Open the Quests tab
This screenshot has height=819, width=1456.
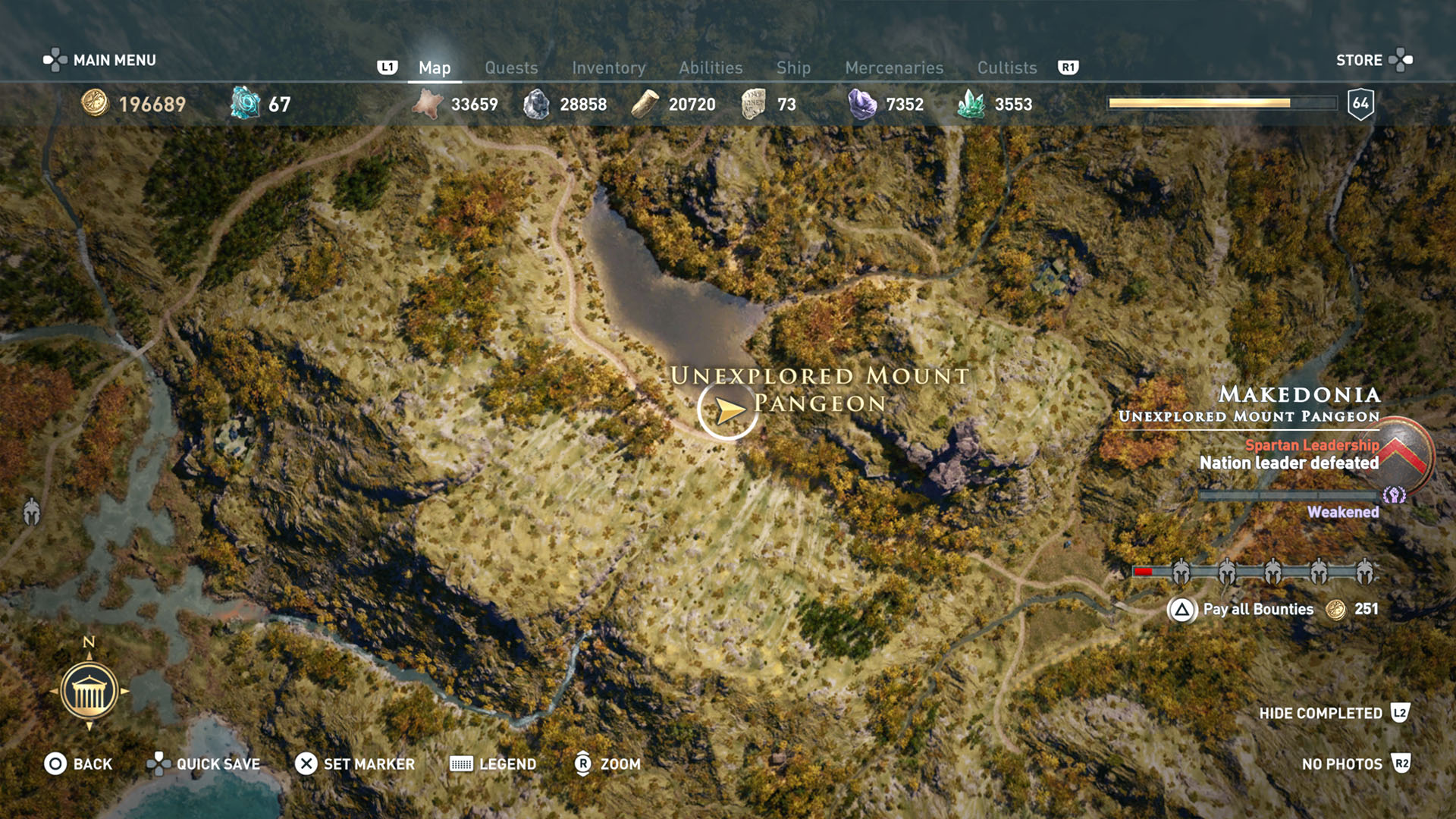point(511,67)
